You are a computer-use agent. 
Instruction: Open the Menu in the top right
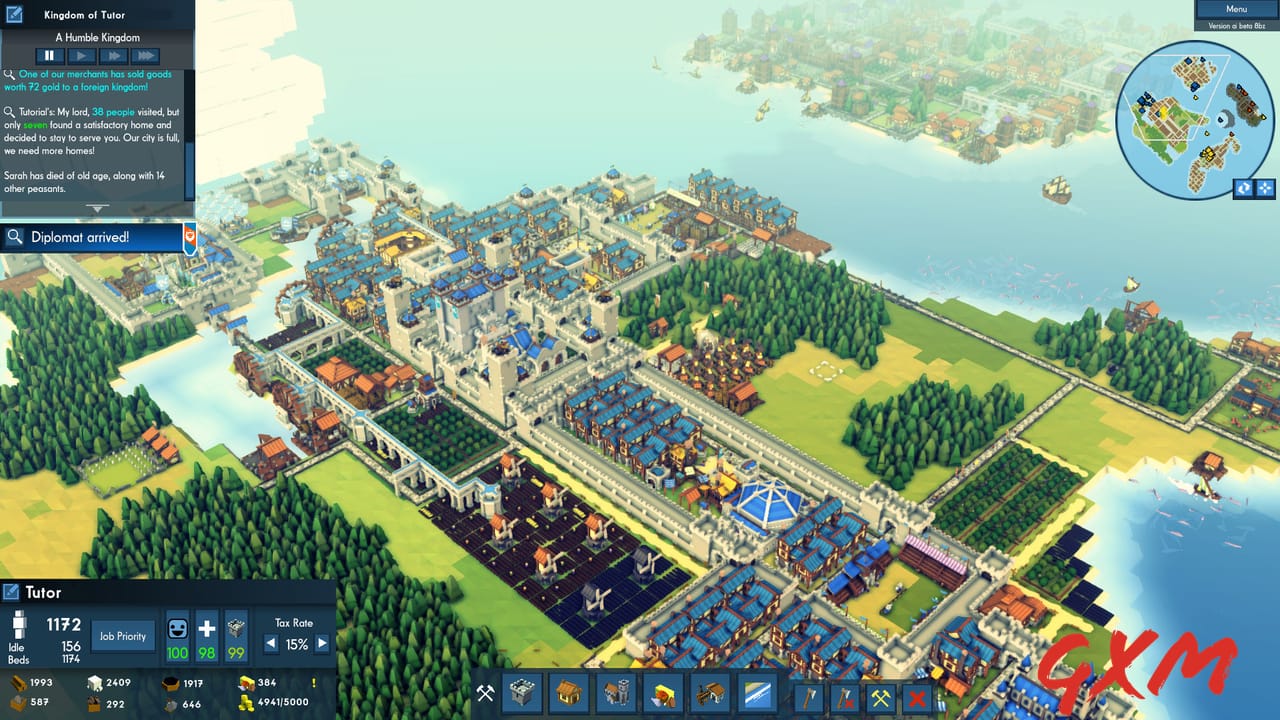pyautogui.click(x=1236, y=8)
